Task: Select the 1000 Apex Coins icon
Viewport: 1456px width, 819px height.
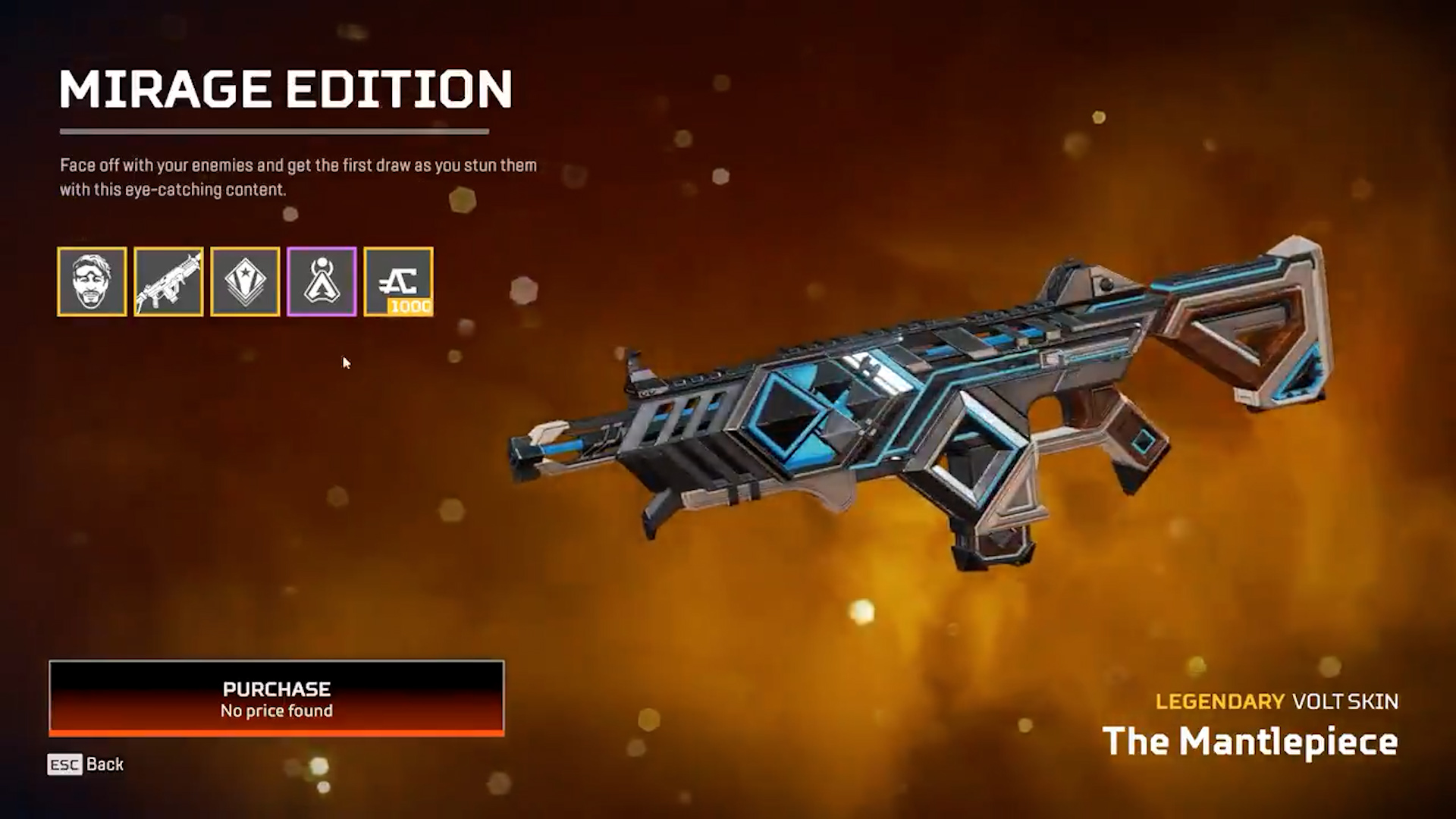Action: pos(398,281)
